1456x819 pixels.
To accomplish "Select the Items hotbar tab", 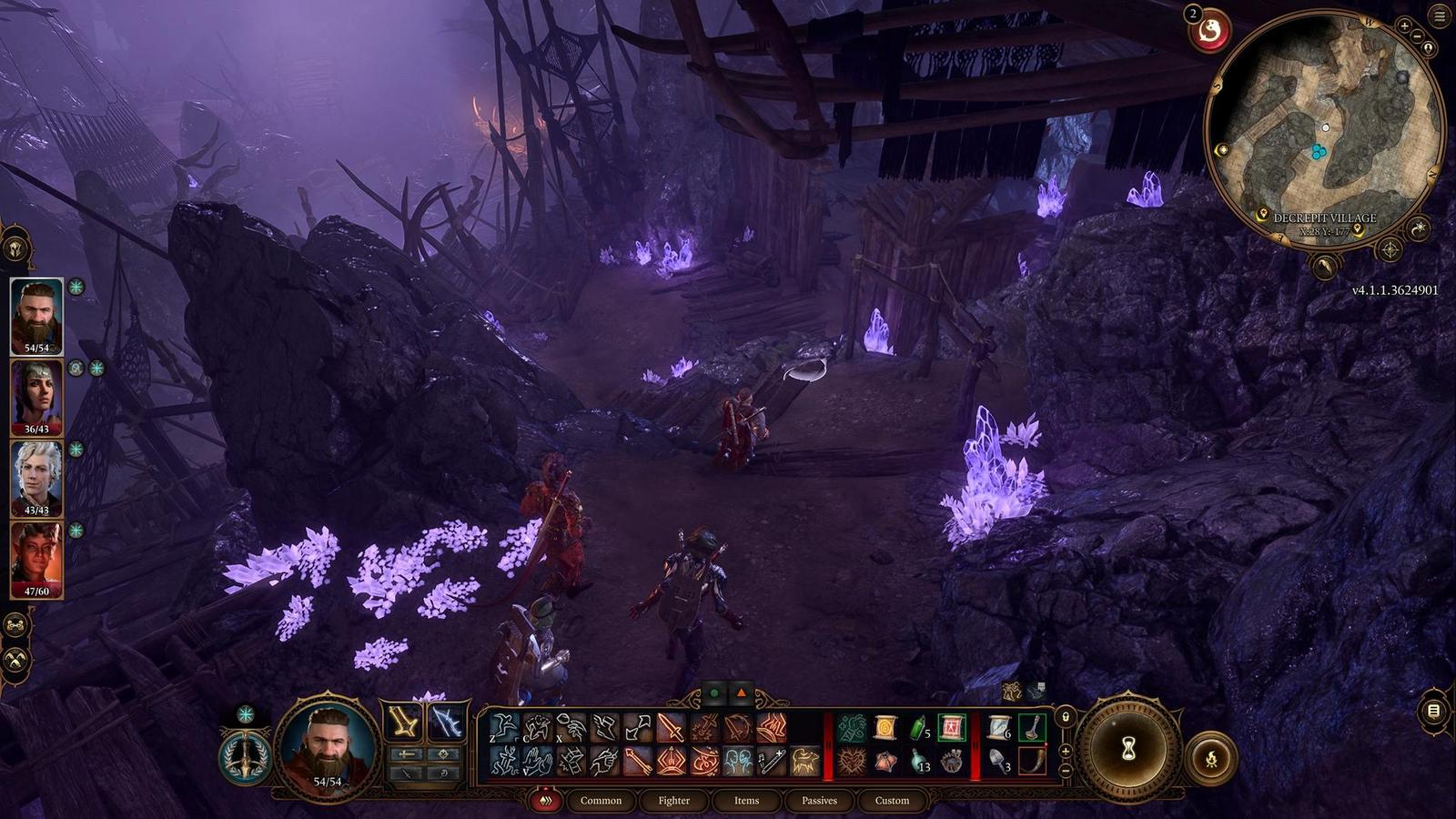I will pyautogui.click(x=746, y=801).
